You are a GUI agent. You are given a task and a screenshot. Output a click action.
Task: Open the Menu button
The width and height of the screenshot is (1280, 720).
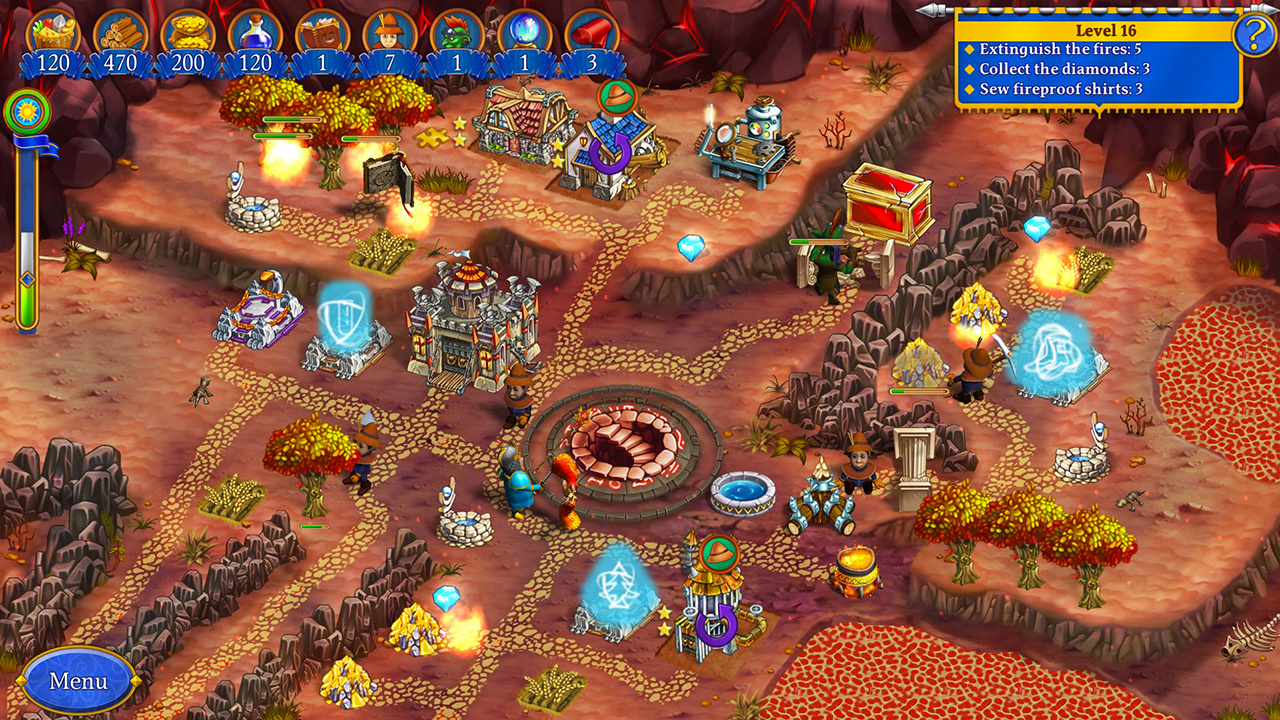78,681
